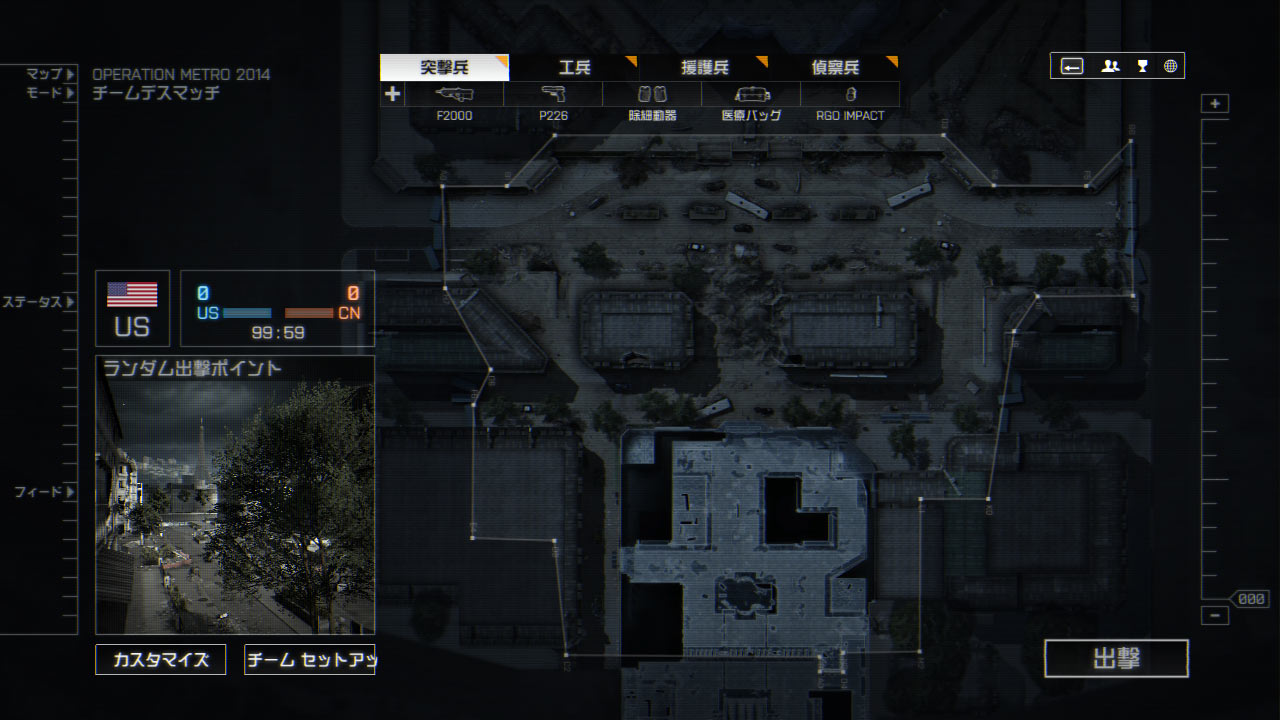Switch to the 援護兵 support class tab
This screenshot has width=1280, height=720.
click(704, 68)
